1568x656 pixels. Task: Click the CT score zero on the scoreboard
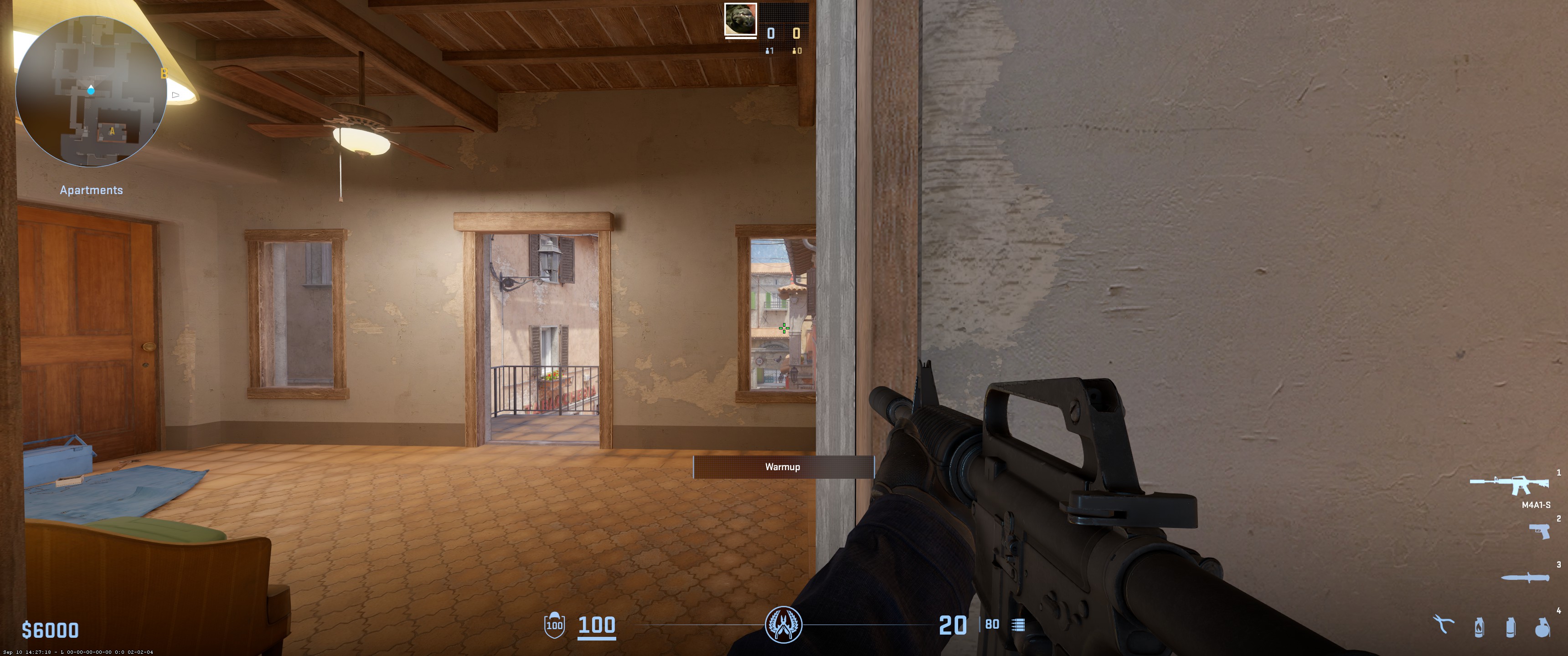point(771,33)
